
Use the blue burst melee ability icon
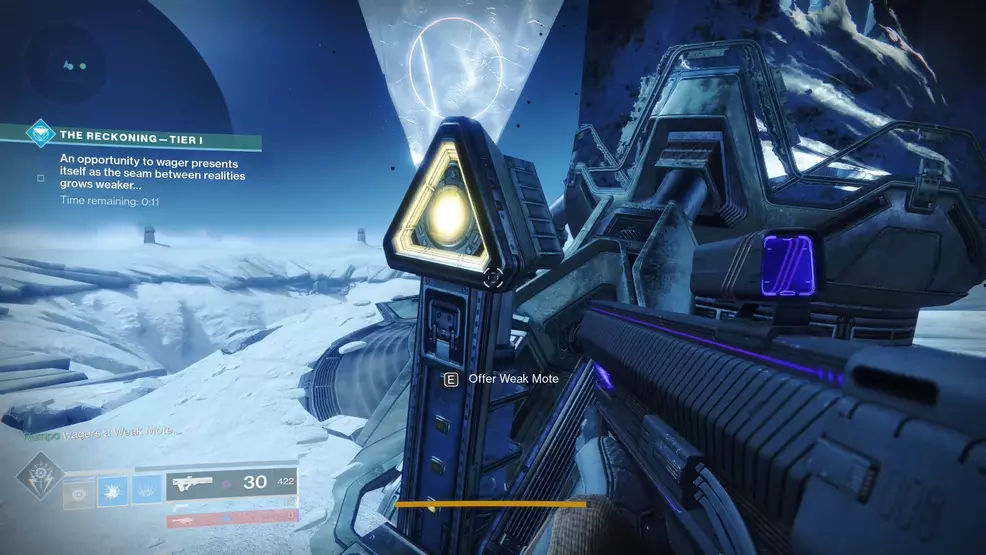[115, 492]
